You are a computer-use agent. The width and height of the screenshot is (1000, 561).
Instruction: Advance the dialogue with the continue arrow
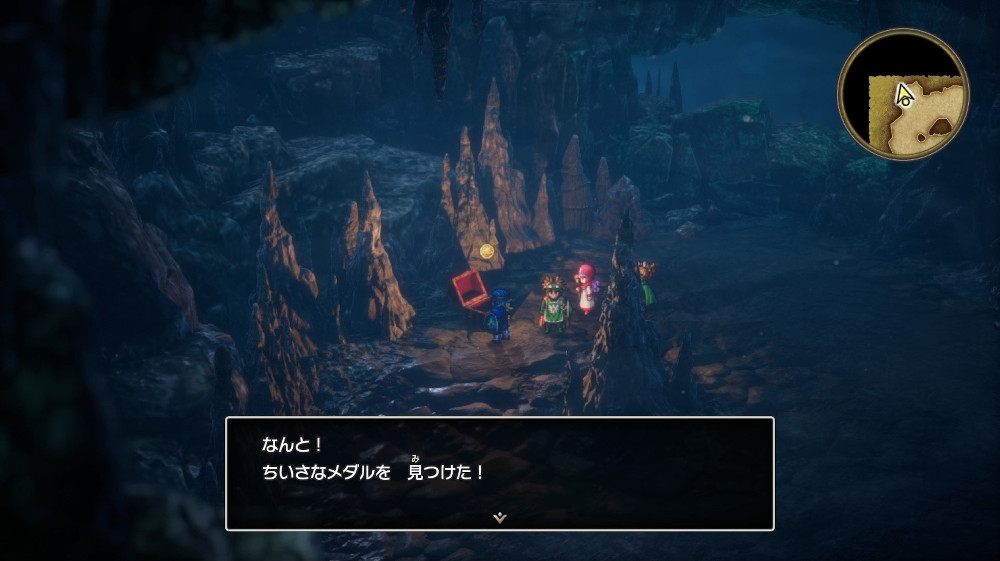click(x=500, y=517)
